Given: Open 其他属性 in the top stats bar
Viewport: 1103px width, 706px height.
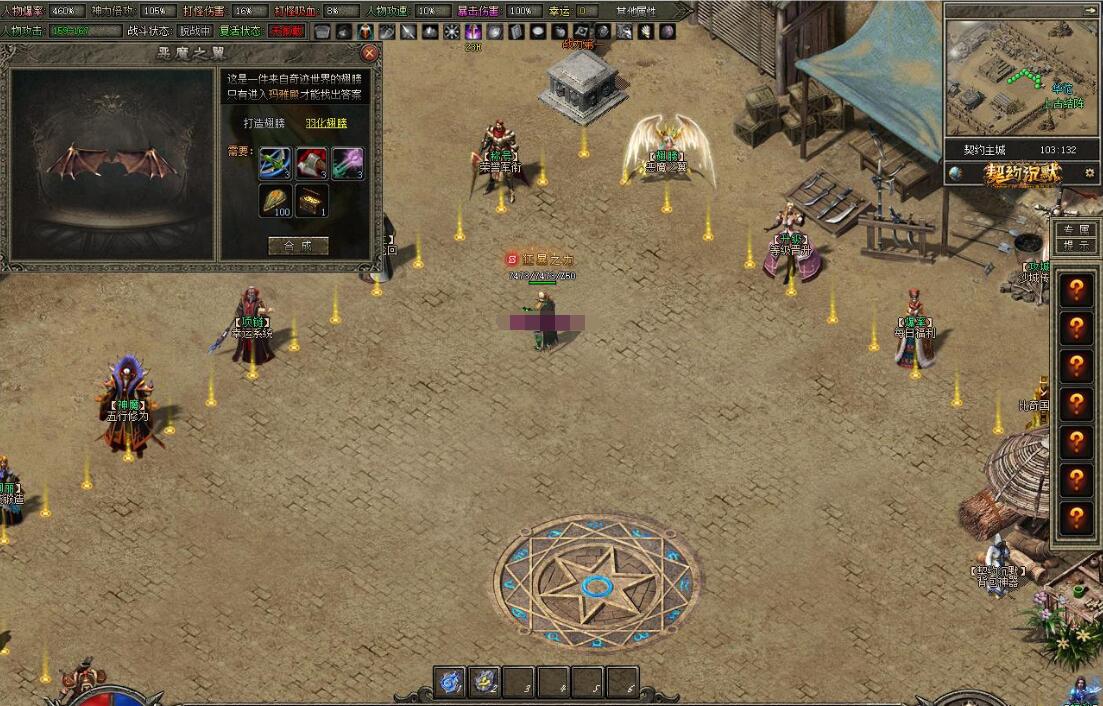Looking at the screenshot, I should point(636,11).
